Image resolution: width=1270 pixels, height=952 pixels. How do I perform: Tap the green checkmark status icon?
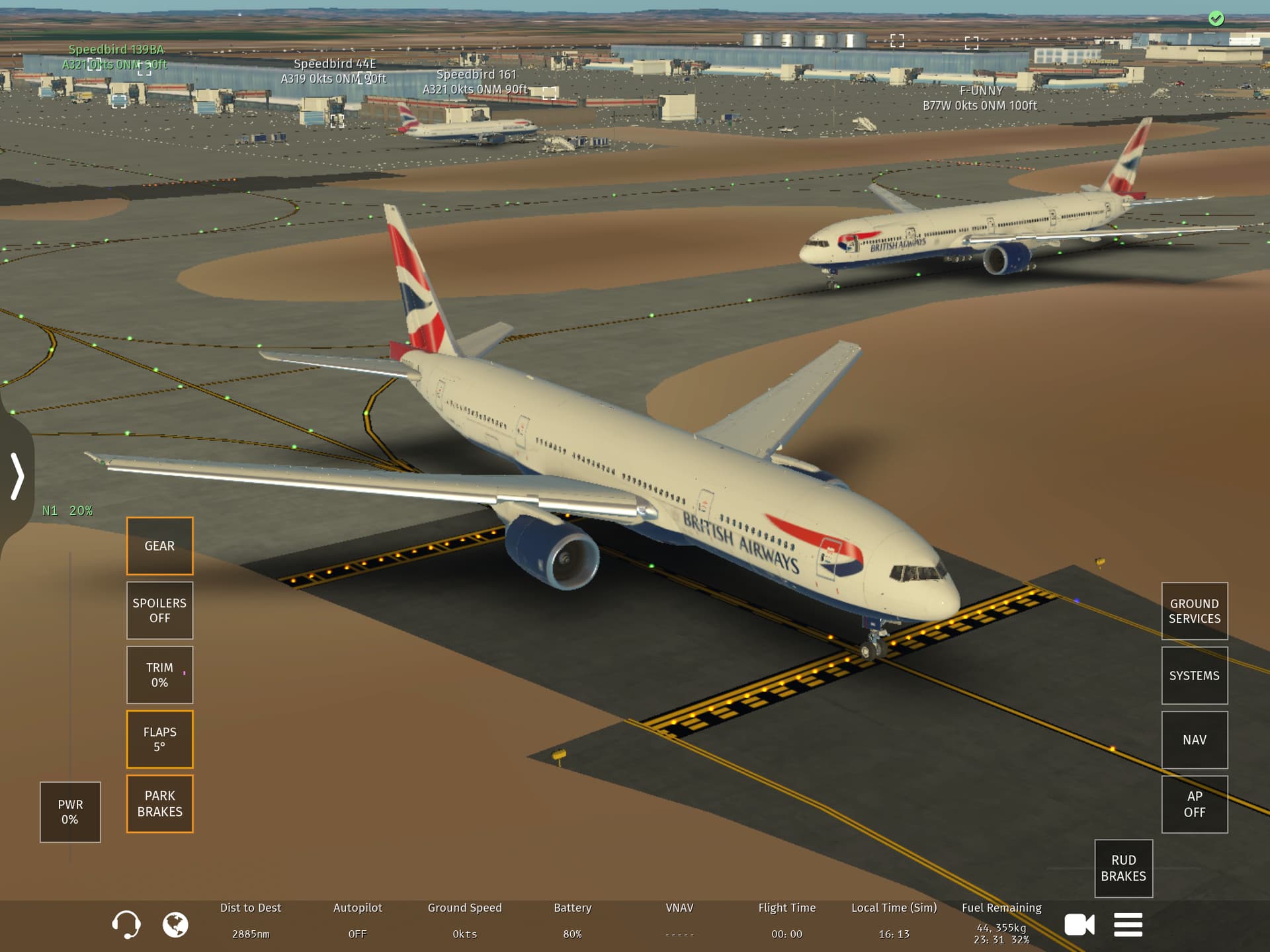pos(1216,19)
